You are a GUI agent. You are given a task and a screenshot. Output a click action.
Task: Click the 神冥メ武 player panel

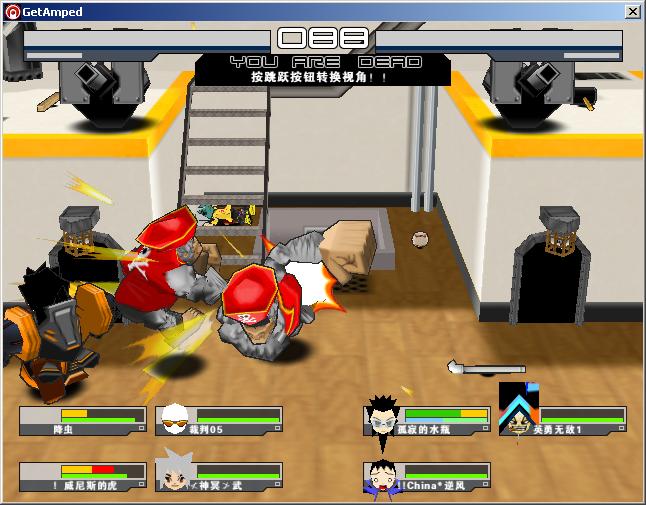point(218,477)
